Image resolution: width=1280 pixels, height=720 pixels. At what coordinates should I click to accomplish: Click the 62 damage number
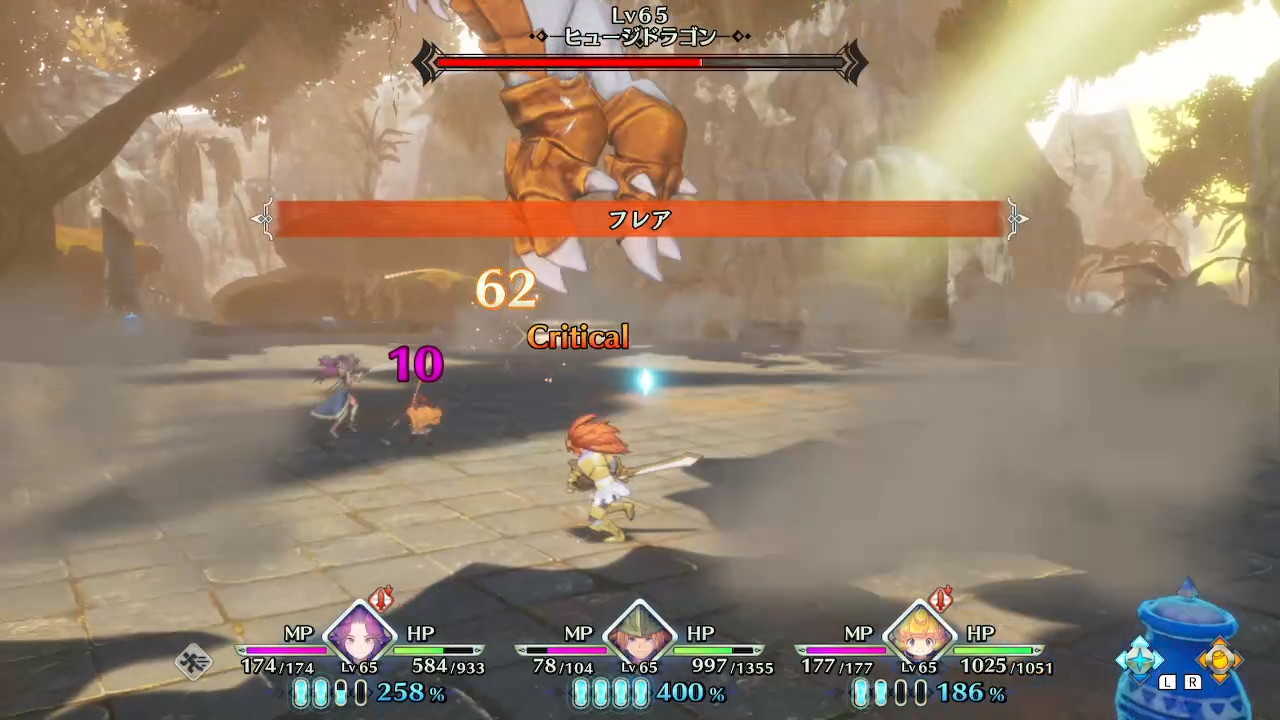[x=508, y=292]
